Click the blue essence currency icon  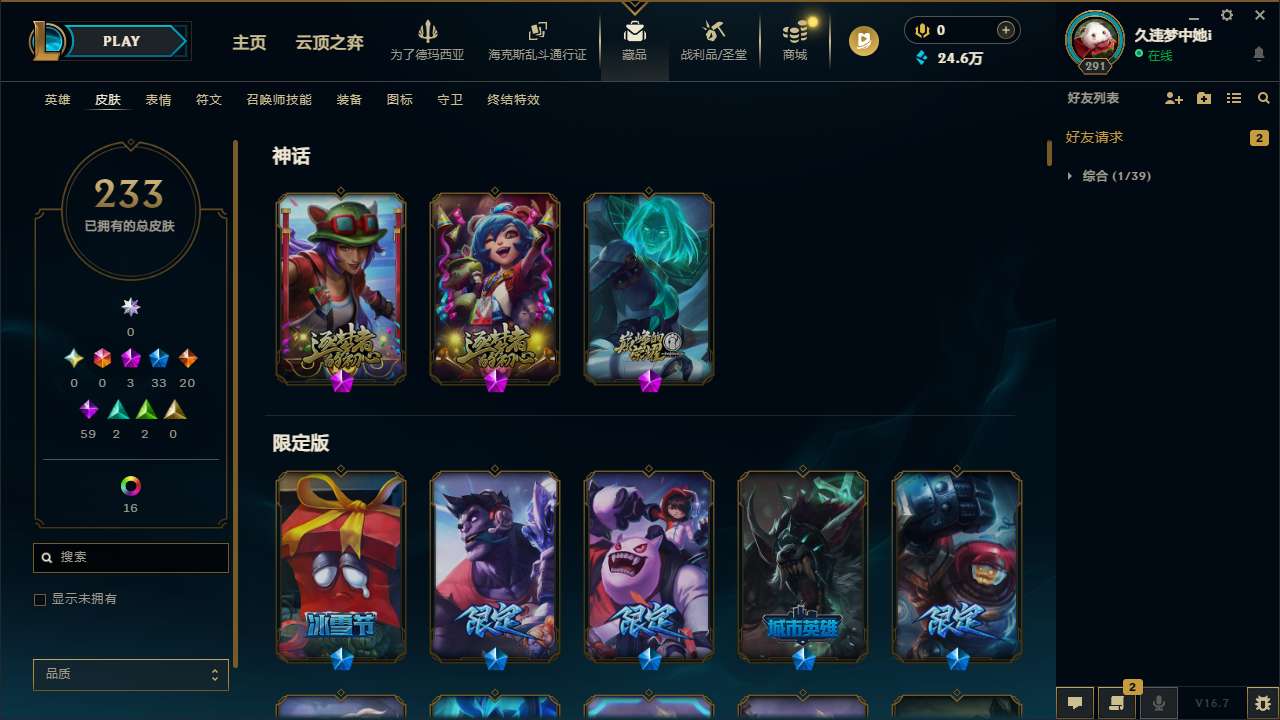pos(922,58)
